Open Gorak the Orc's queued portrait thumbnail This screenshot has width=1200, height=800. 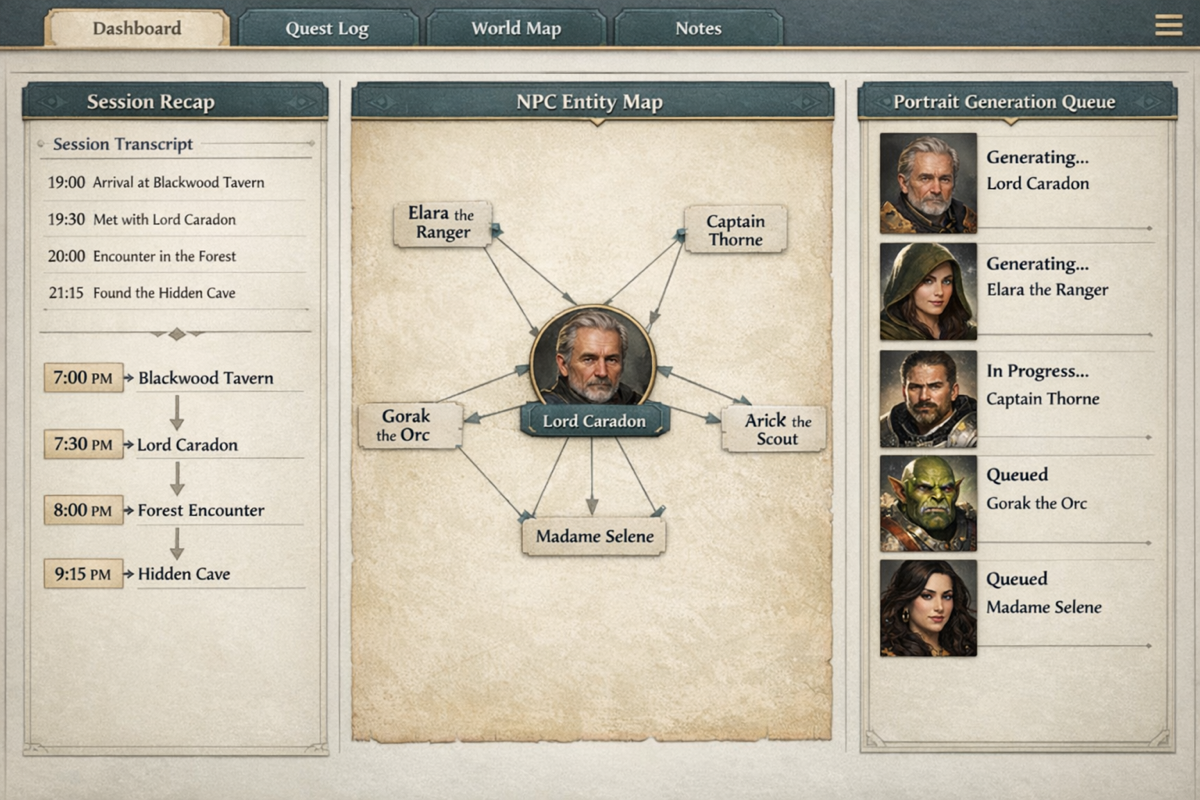pos(928,503)
